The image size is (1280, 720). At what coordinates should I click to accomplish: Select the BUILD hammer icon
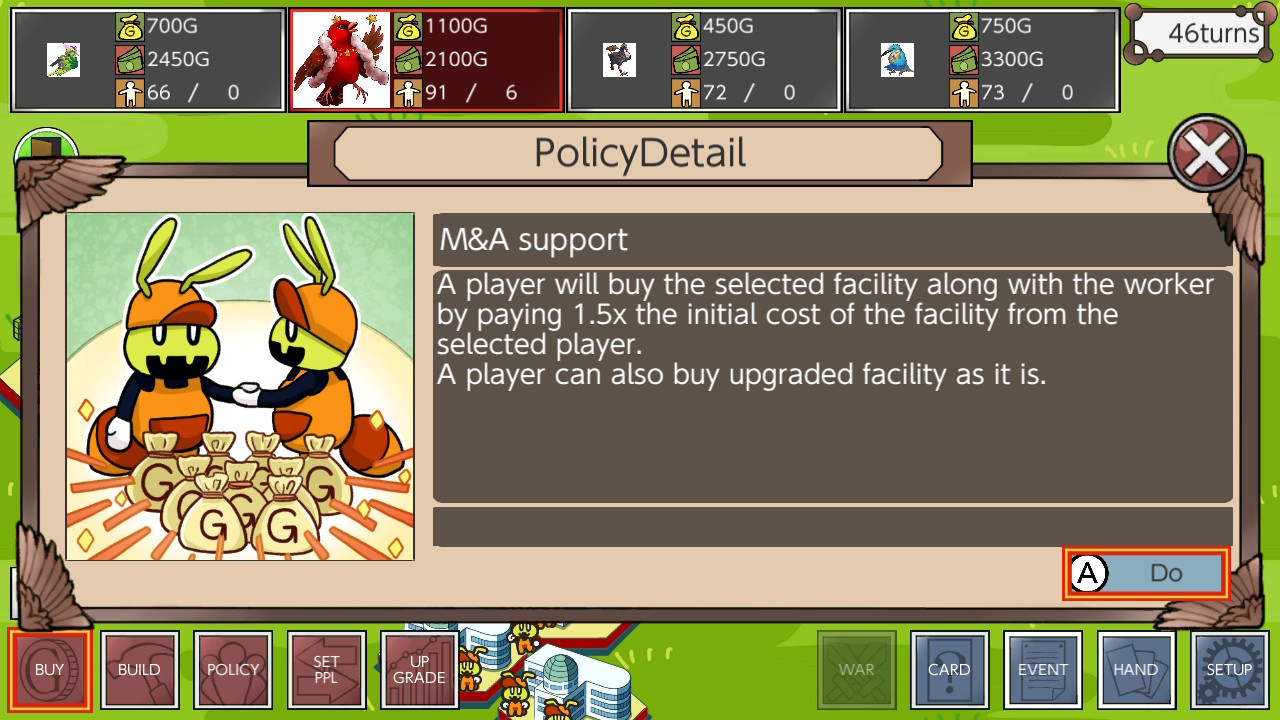pos(139,669)
